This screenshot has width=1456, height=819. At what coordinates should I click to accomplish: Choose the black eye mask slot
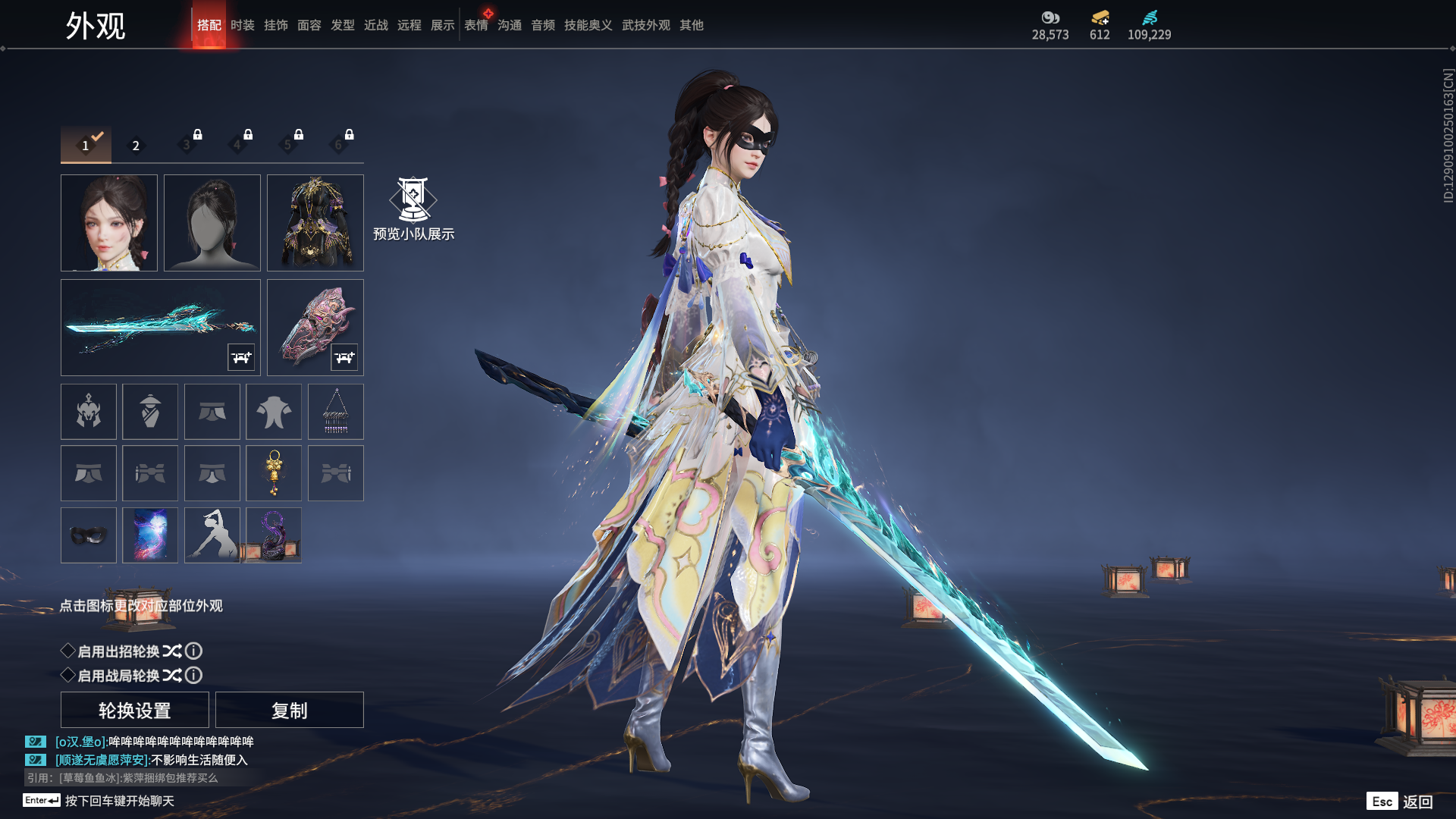click(89, 535)
